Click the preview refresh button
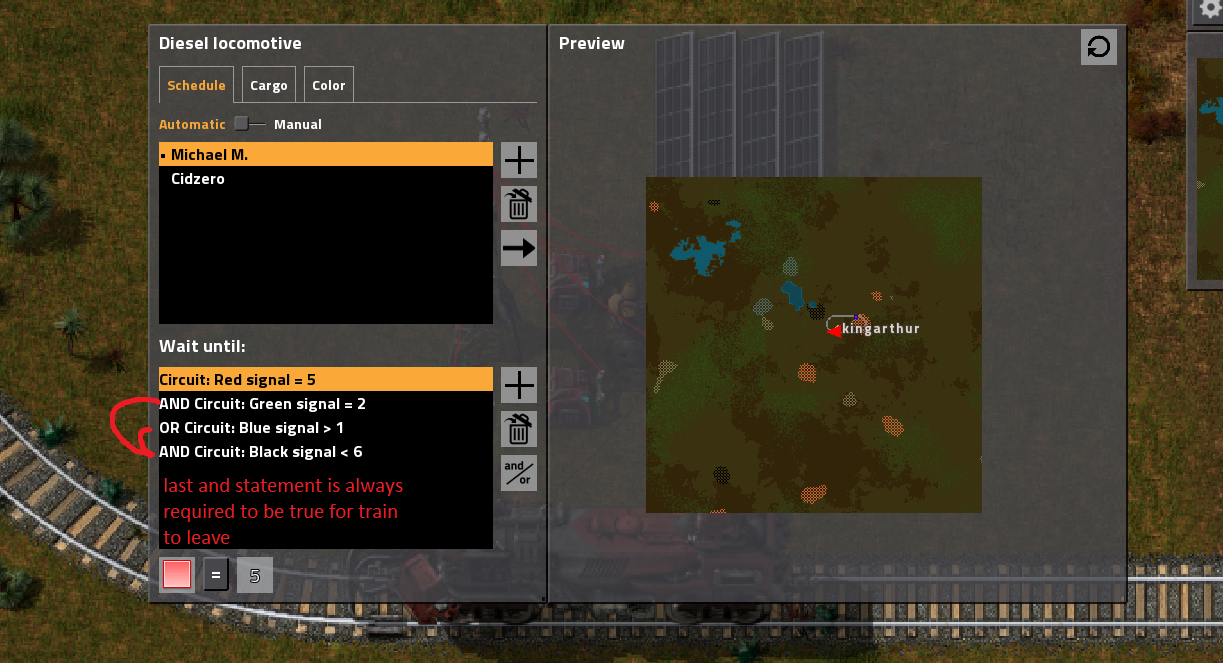This screenshot has height=663, width=1223. (1098, 47)
